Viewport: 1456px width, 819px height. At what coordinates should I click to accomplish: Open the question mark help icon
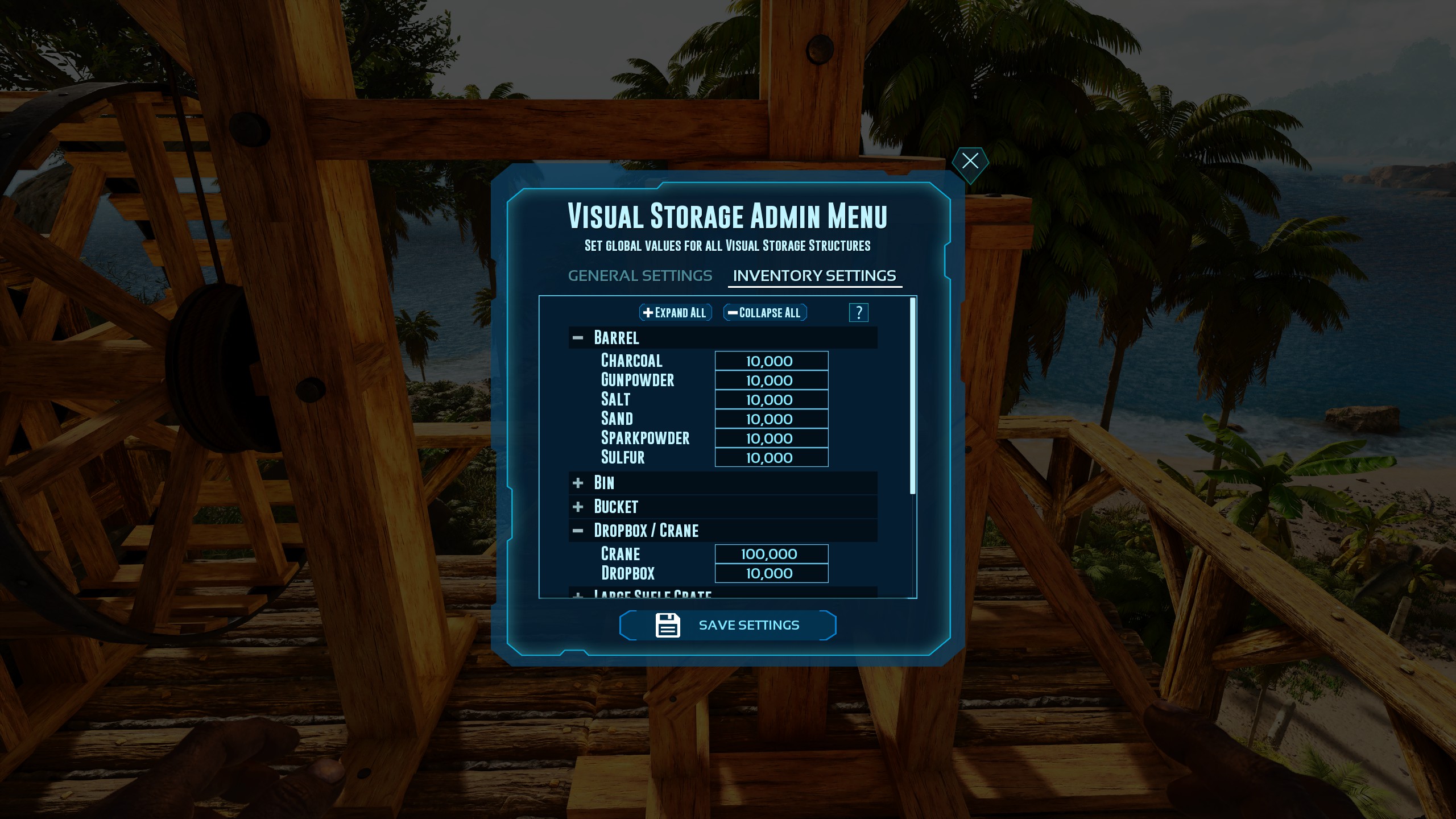859,312
